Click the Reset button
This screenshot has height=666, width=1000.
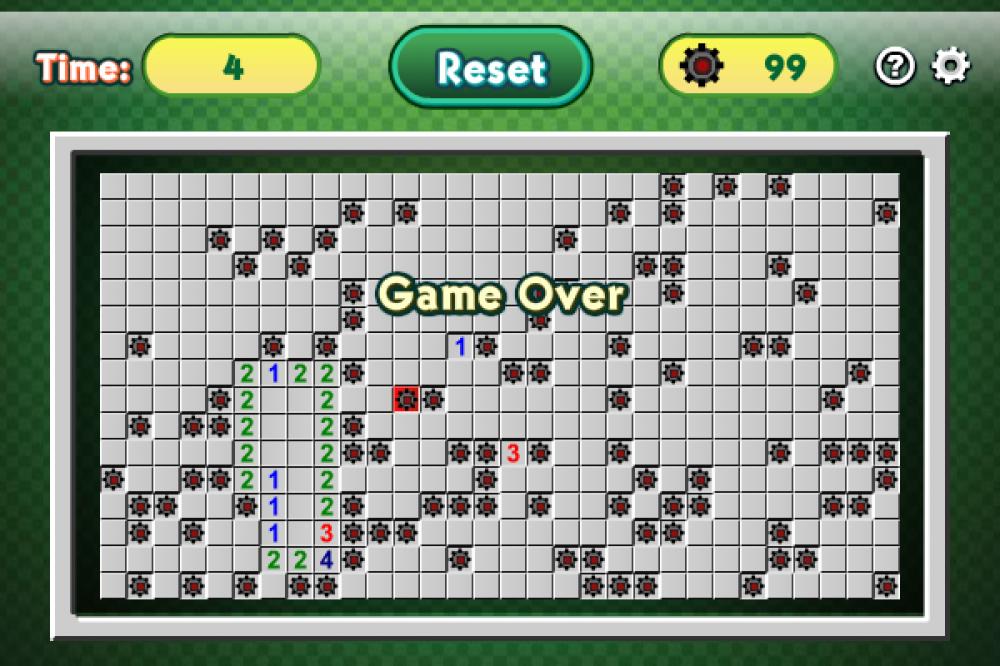(491, 68)
